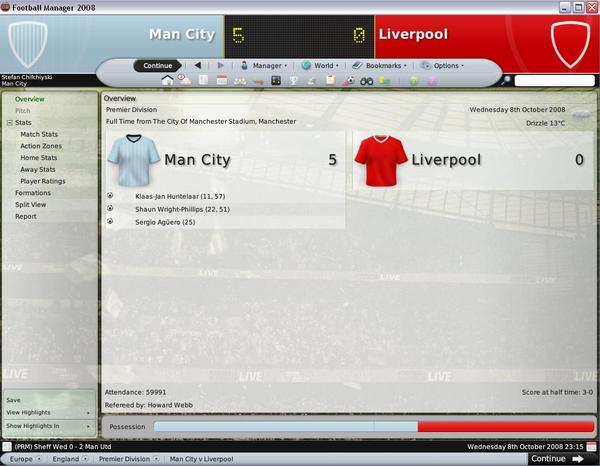
Task: Open the Bookmarks menu
Action: tap(381, 66)
